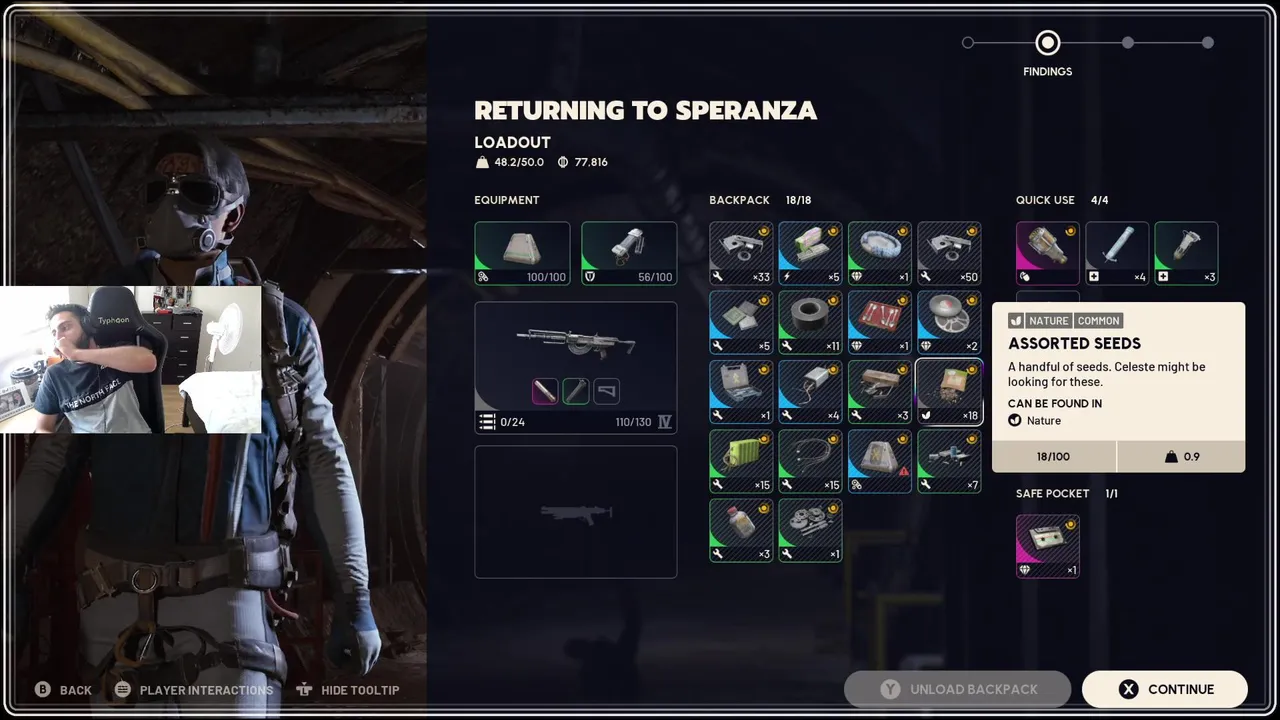Choose the gear parts item in the backpack
Screen dimensions: 1280x720
pyautogui.click(x=810, y=530)
